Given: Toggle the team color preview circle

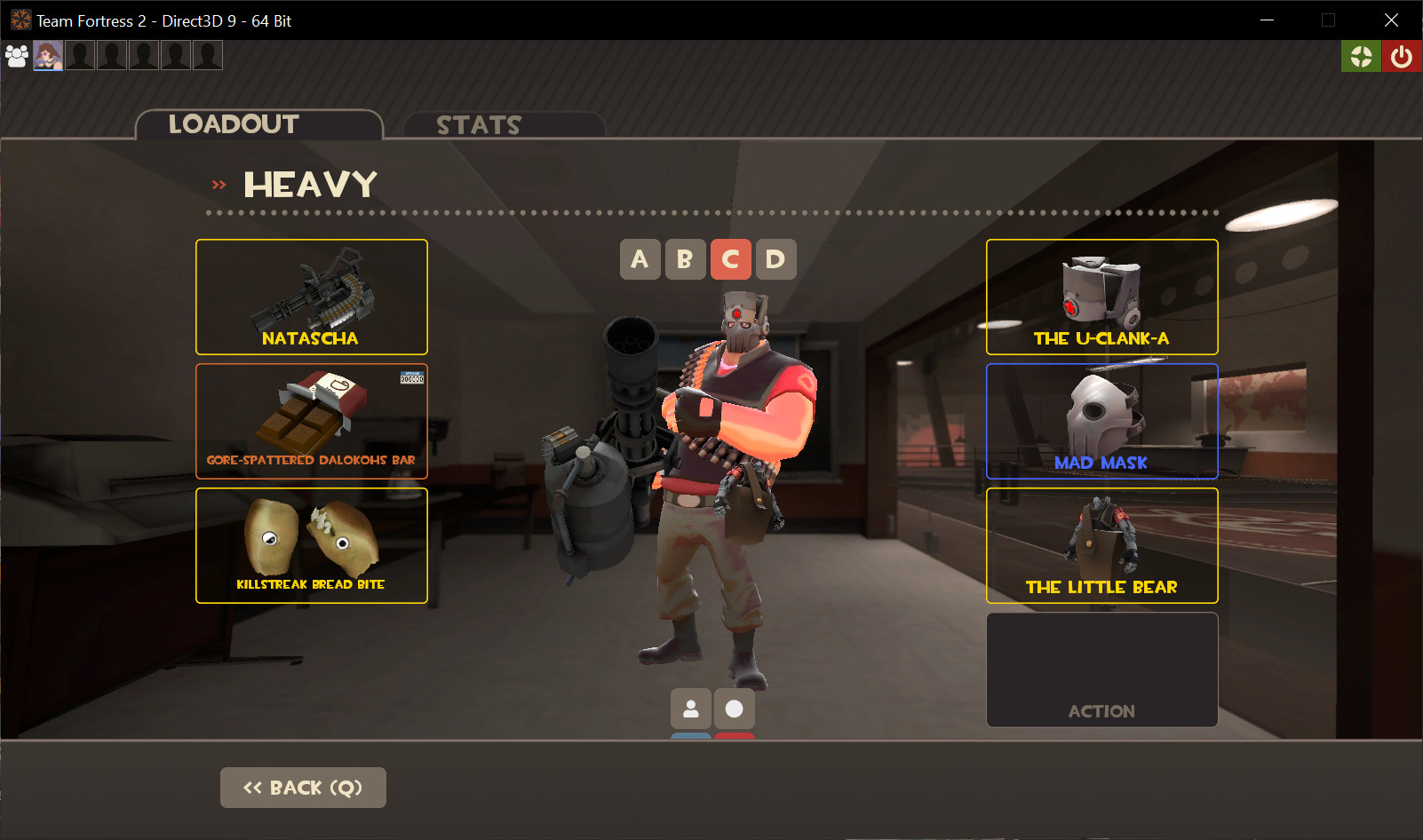Looking at the screenshot, I should [734, 709].
